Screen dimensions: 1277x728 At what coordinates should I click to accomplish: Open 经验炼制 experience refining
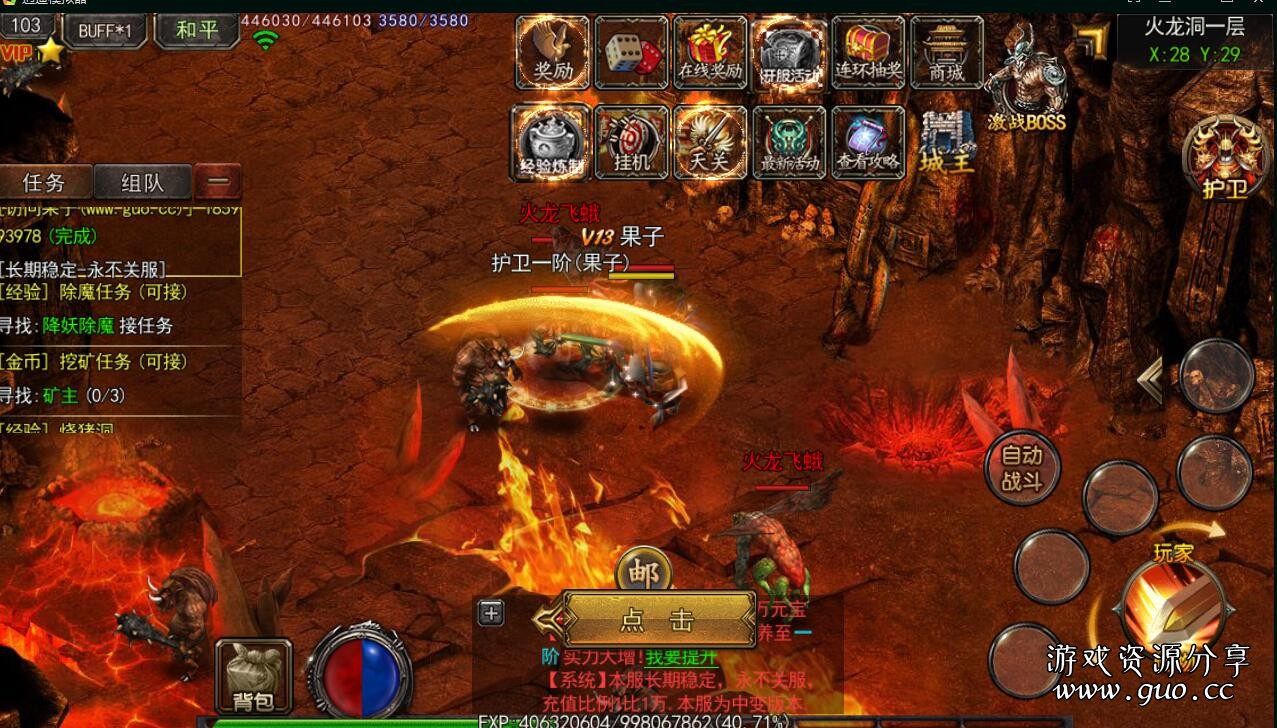[551, 142]
